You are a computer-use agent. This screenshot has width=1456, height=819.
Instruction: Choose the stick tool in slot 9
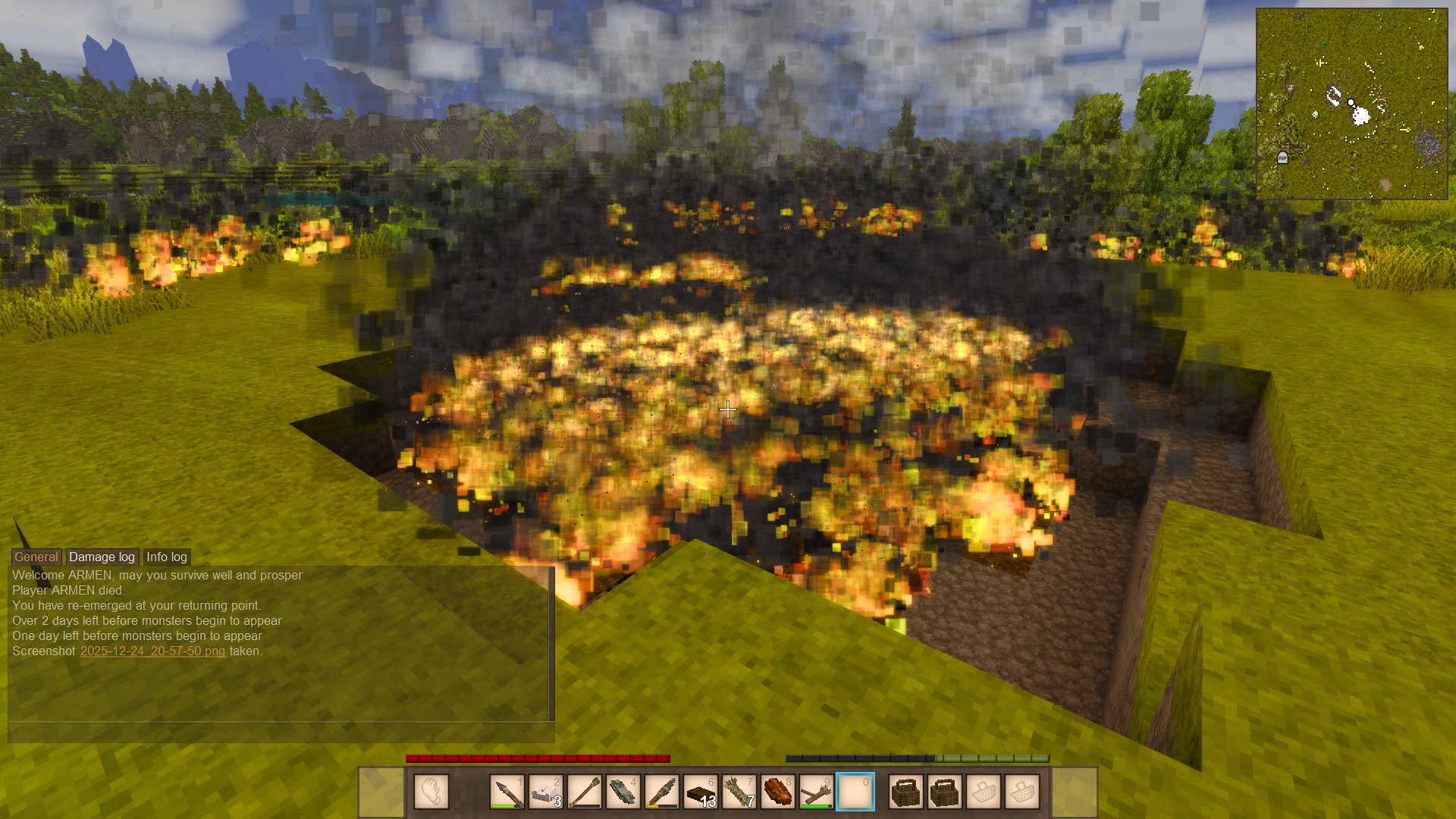click(x=817, y=792)
